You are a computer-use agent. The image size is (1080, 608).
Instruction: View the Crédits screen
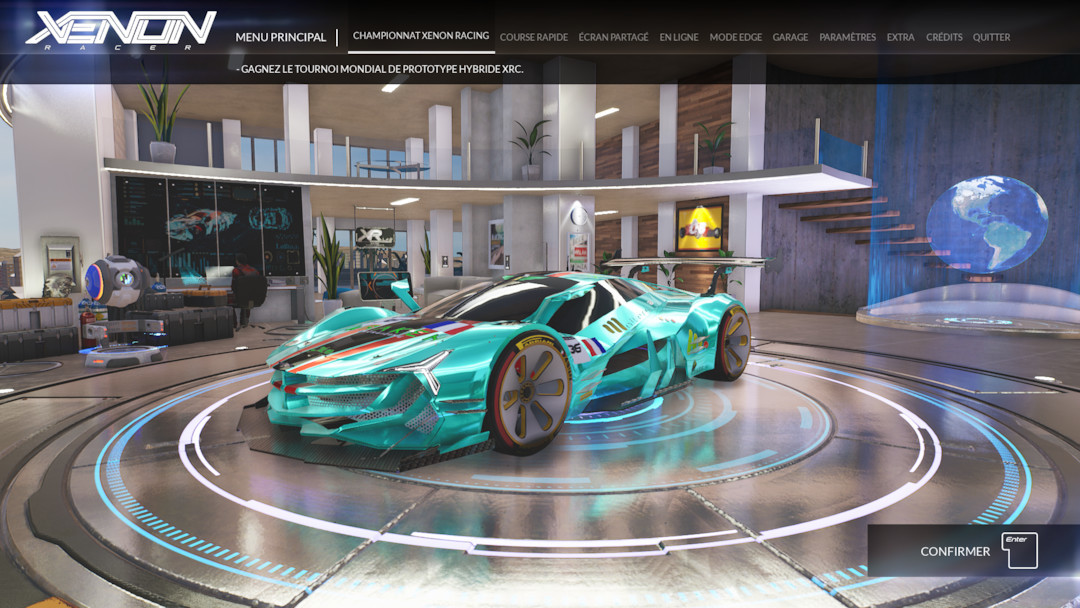944,37
